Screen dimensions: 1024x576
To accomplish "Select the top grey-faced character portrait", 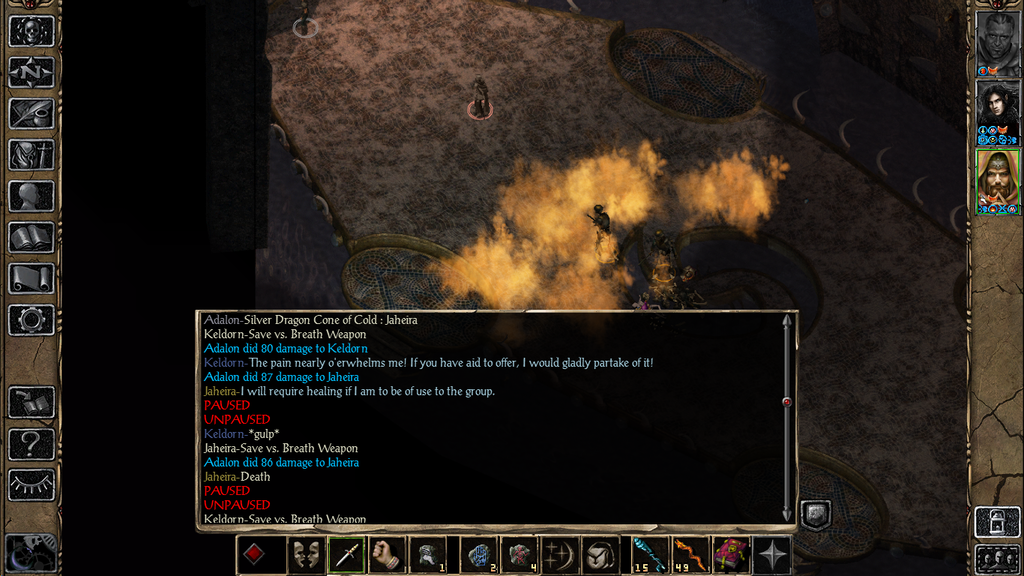I will pos(997,43).
